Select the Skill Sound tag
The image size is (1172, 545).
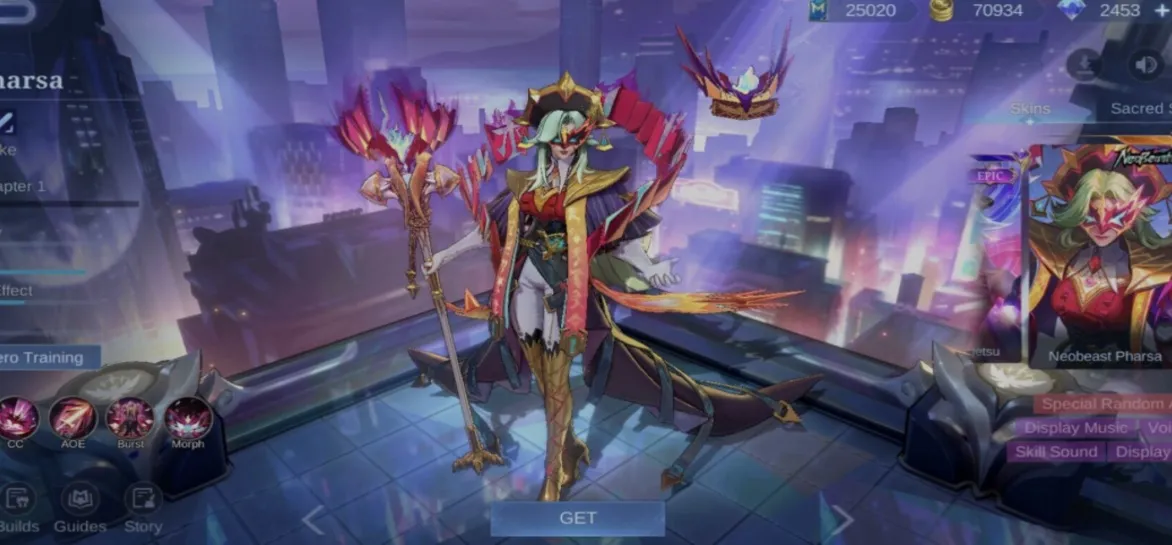click(1056, 452)
